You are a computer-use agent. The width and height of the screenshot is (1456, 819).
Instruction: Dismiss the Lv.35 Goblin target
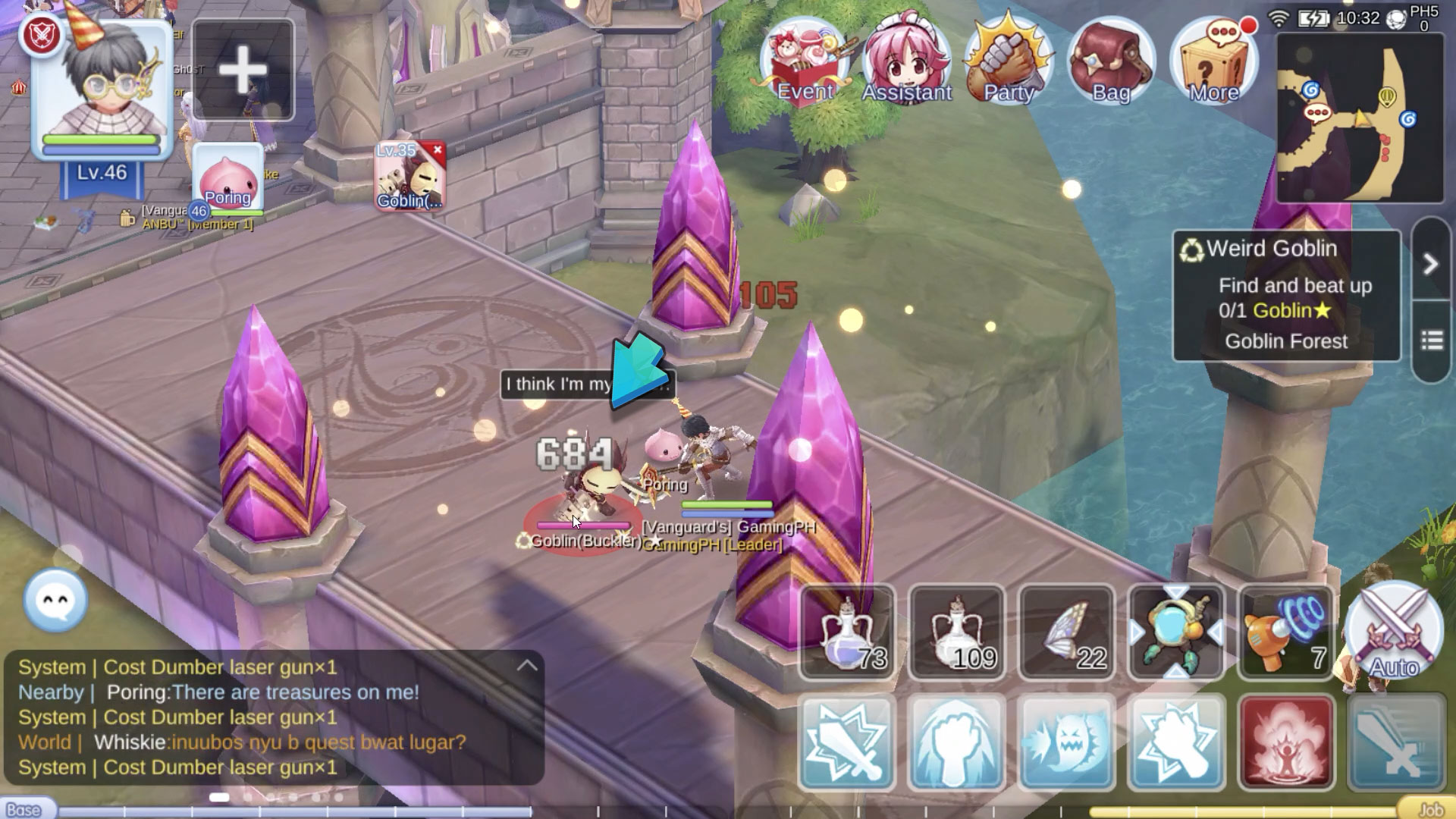[436, 151]
